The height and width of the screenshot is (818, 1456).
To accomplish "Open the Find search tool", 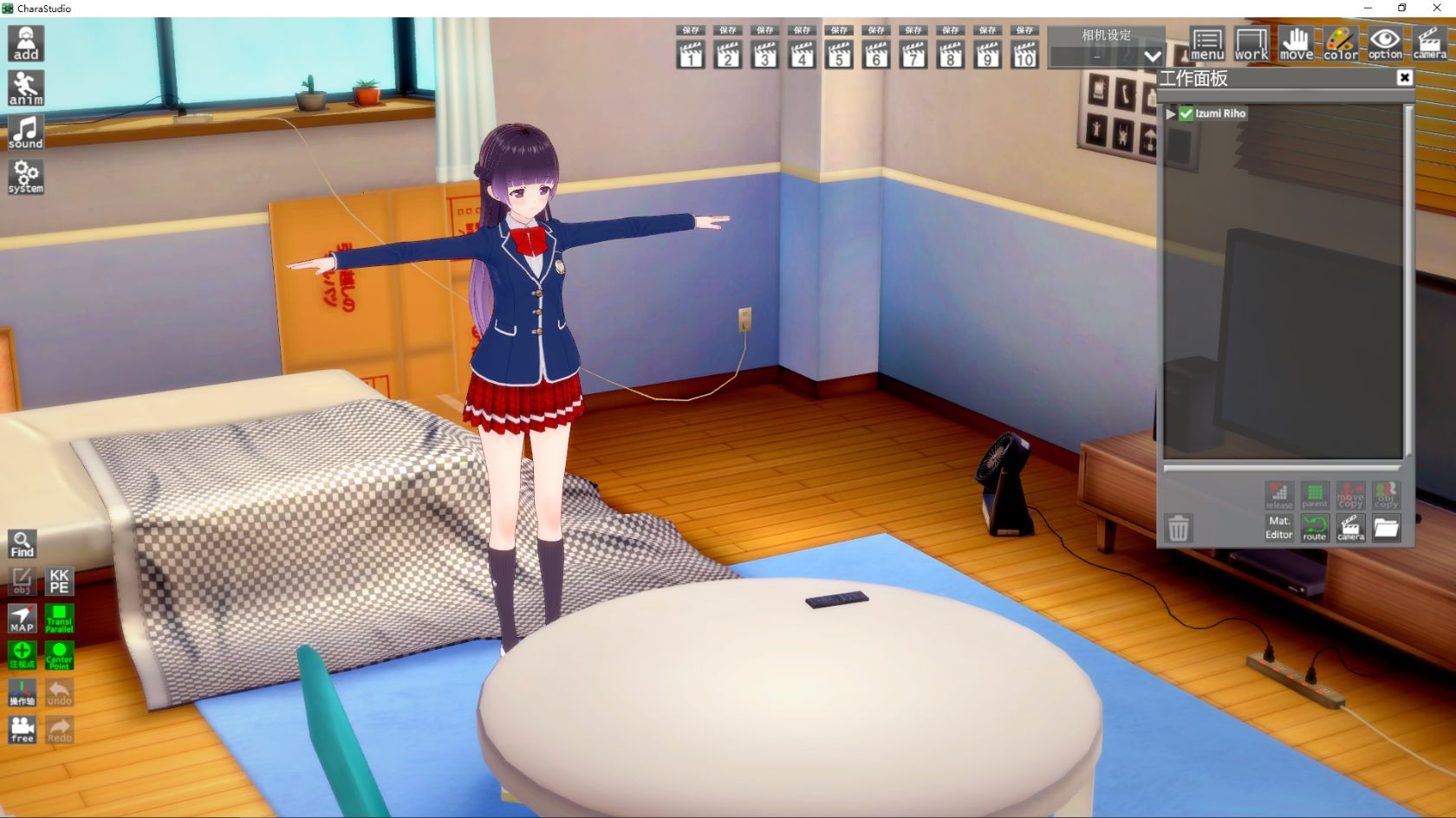I will click(23, 544).
